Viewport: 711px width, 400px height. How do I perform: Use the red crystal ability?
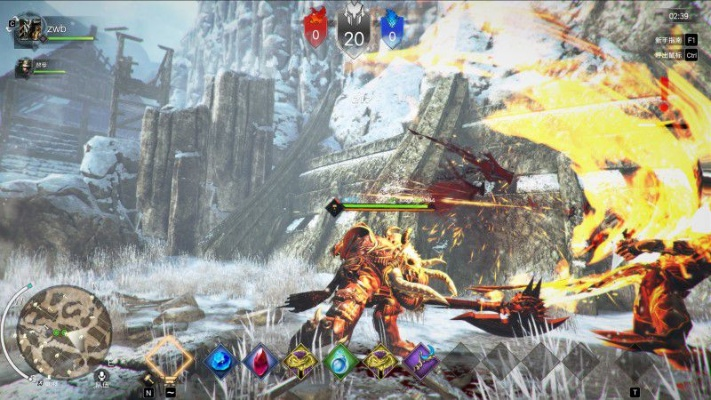pyautogui.click(x=260, y=360)
